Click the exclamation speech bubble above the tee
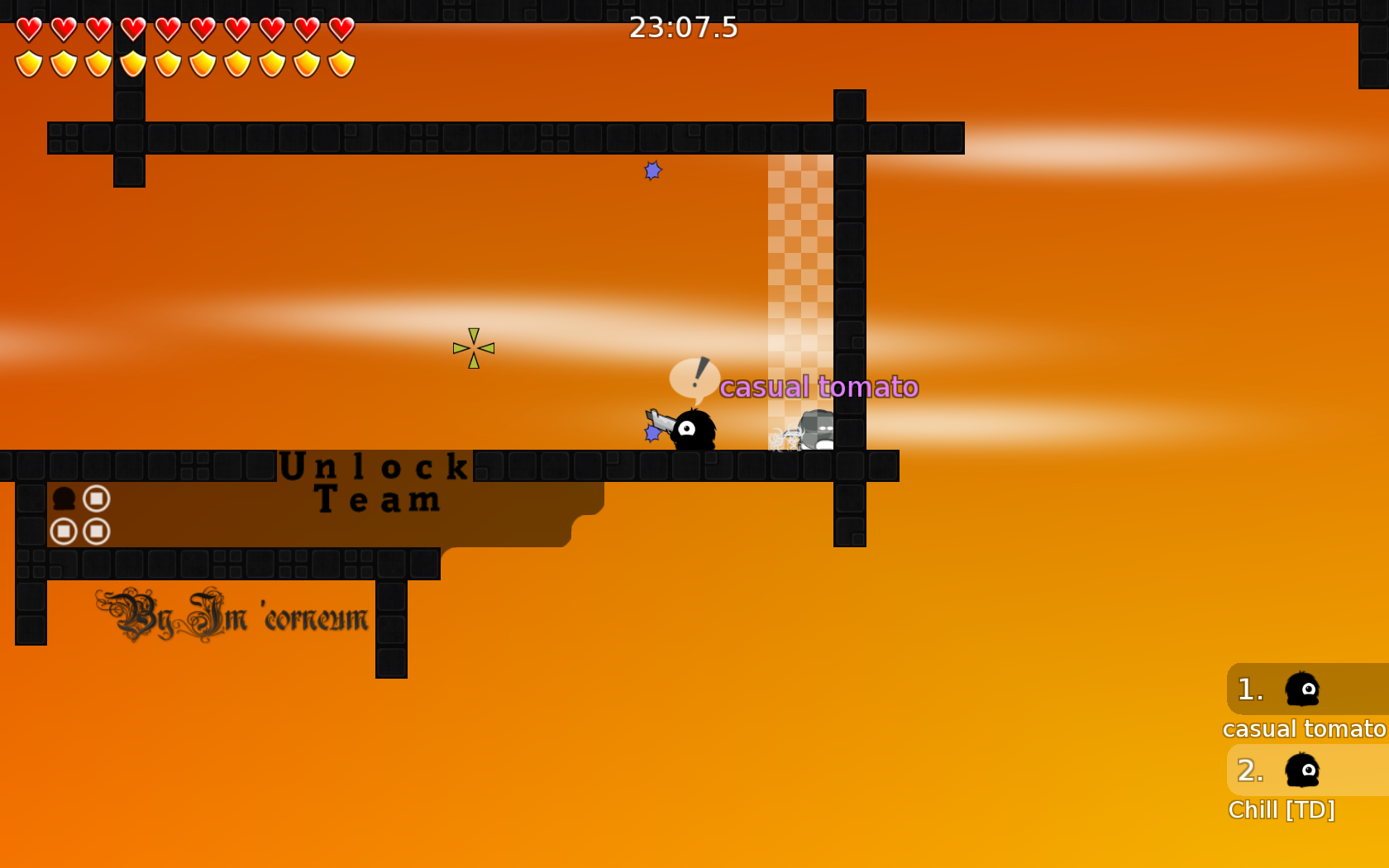The height and width of the screenshot is (868, 1389). 695,379
